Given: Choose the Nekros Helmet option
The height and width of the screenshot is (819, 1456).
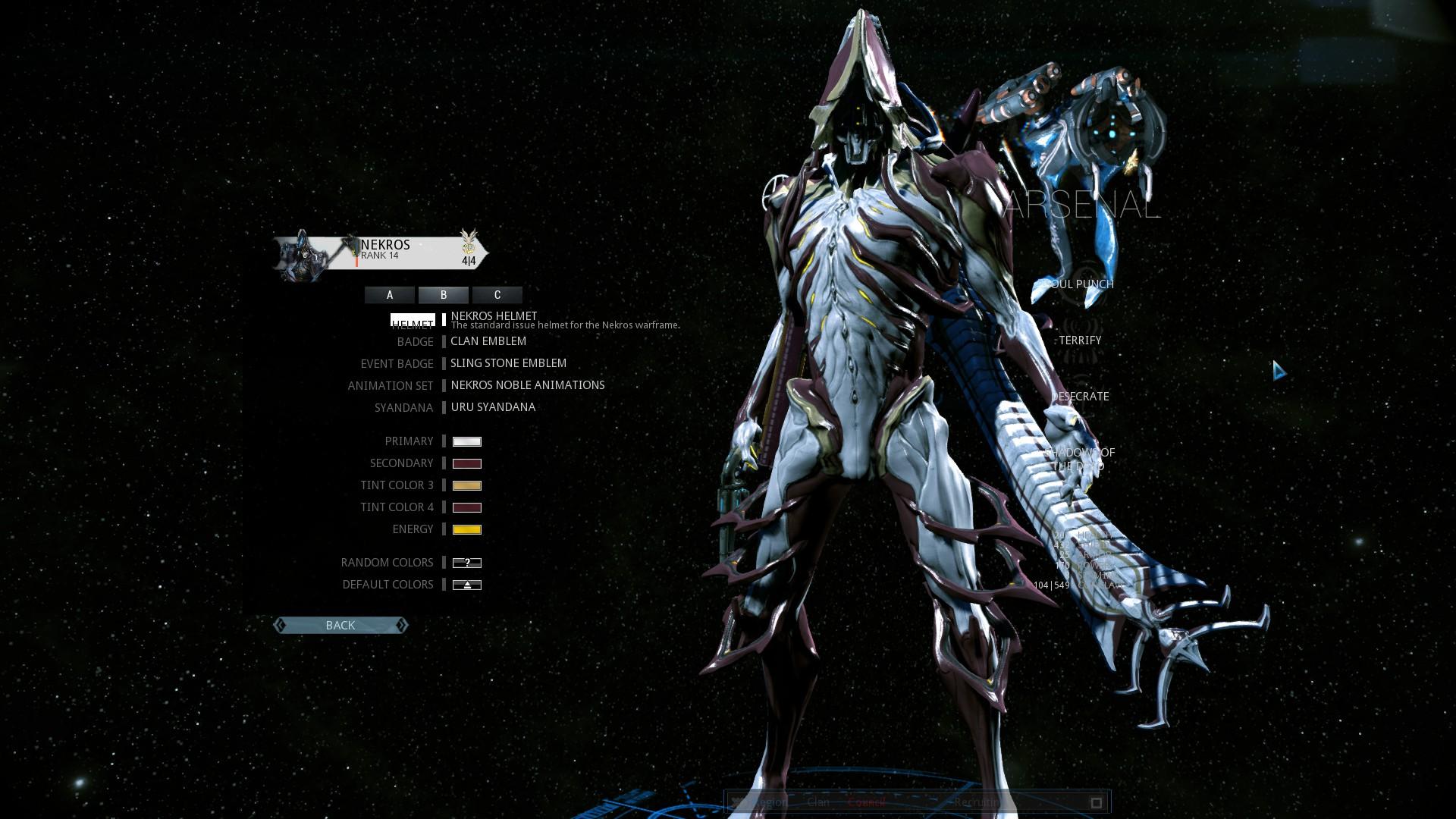Looking at the screenshot, I should (494, 316).
